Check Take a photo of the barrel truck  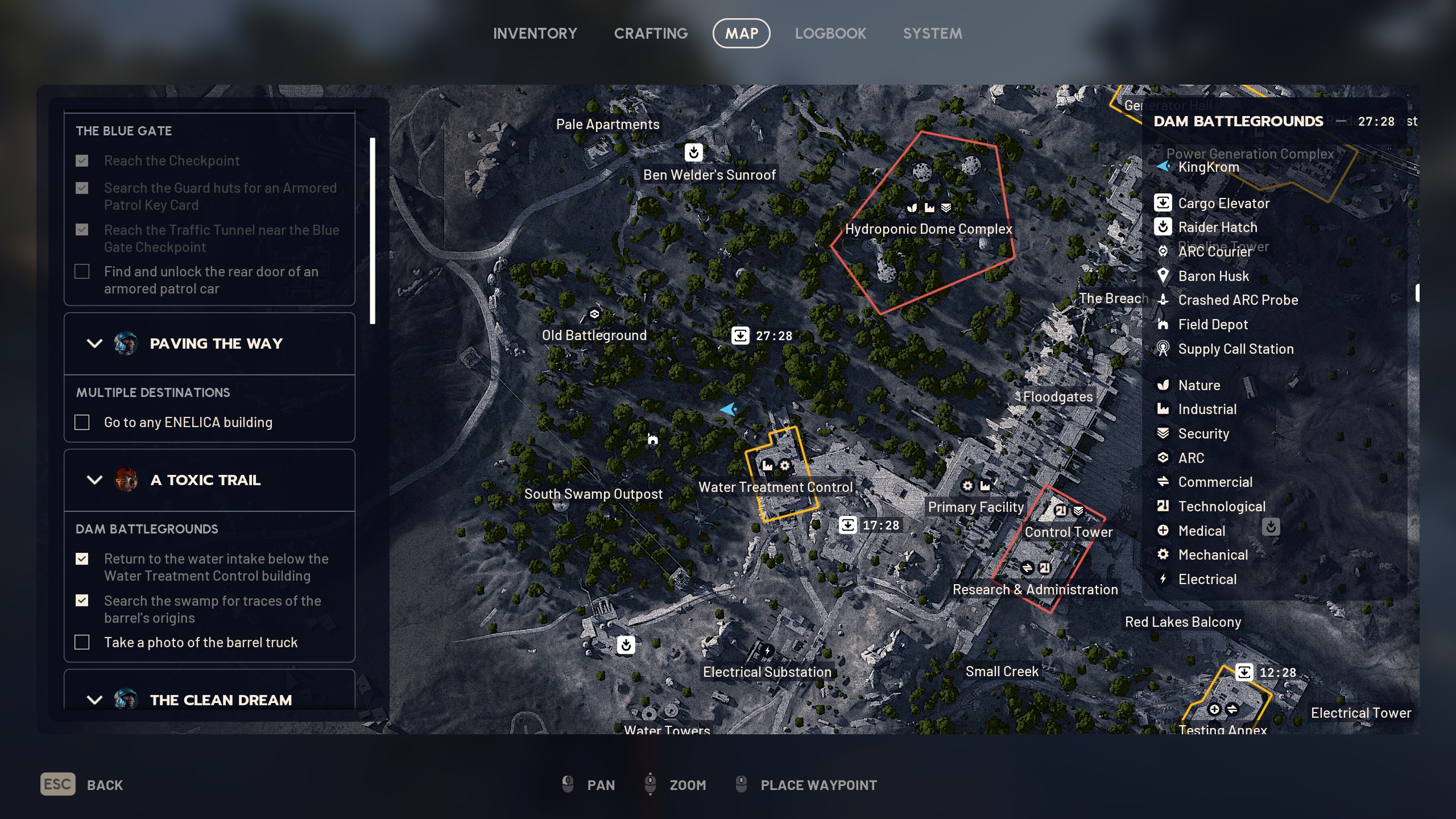click(x=82, y=642)
